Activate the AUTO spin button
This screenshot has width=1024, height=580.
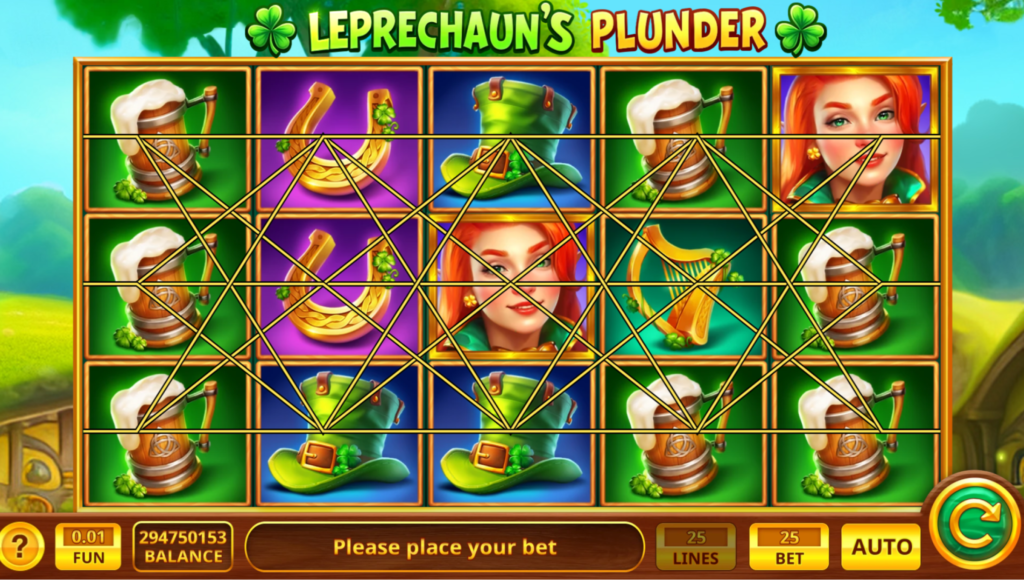point(880,547)
